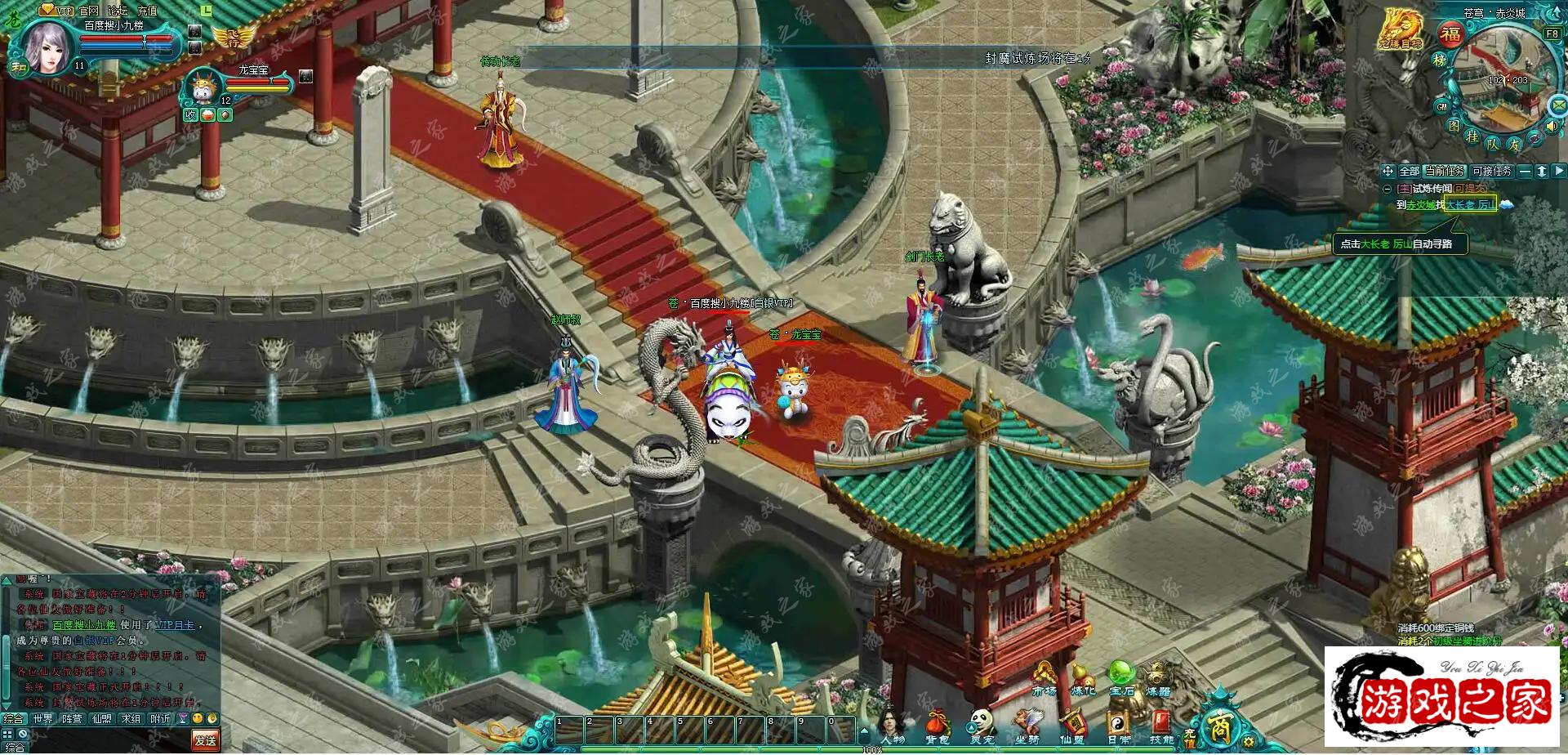This screenshot has width=1568, height=755.
Task: Switch chat to the 世界 world tab
Action: [42, 719]
